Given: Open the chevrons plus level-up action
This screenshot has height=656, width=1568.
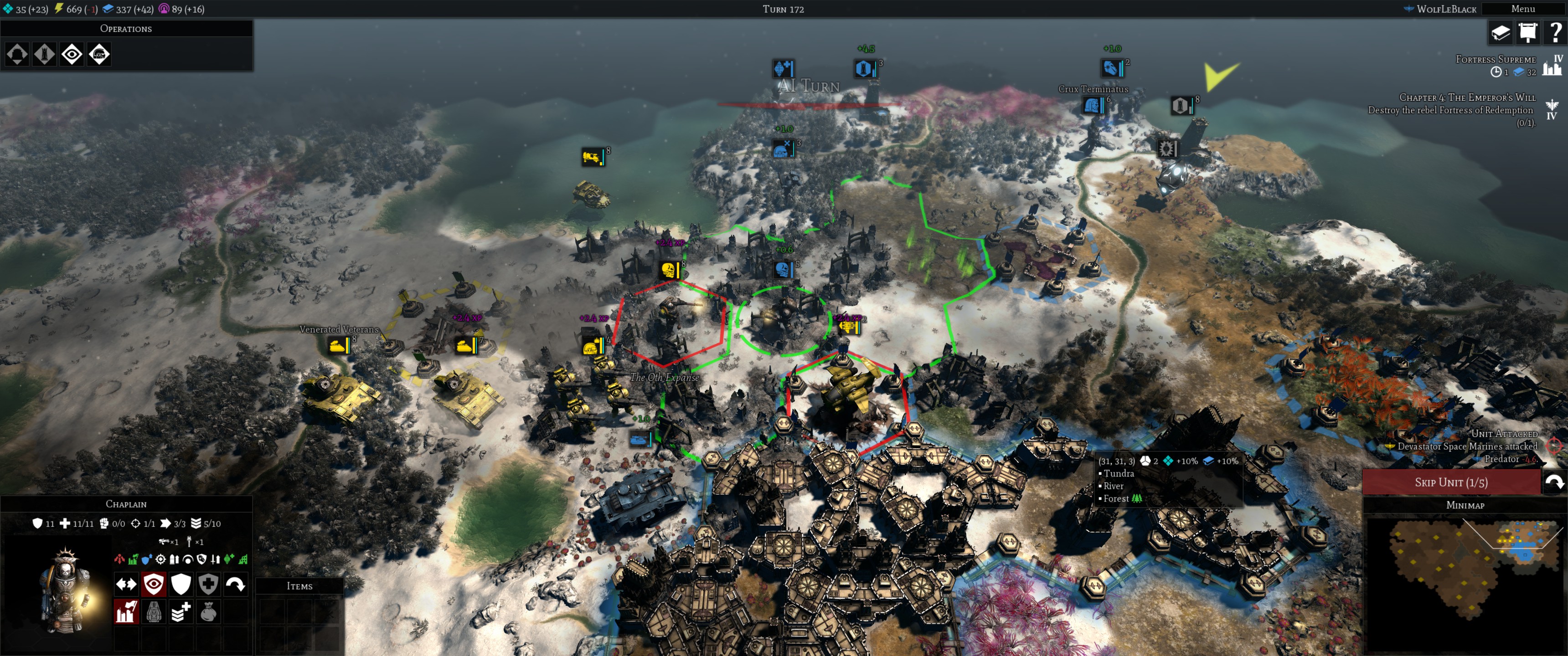Looking at the screenshot, I should pyautogui.click(x=181, y=611).
